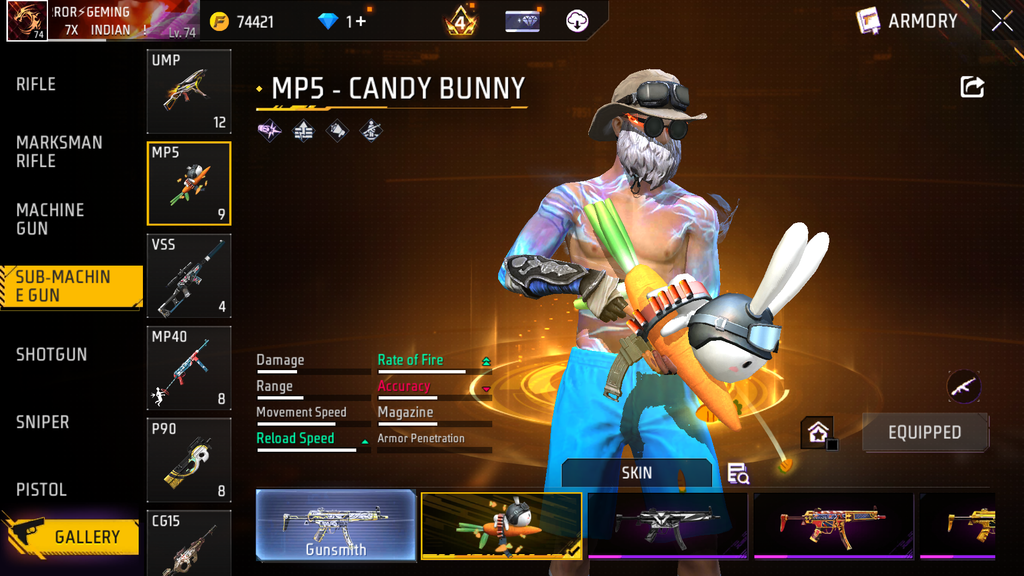The image size is (1024, 576).
Task: Pick the P90 weapon tile
Action: (189, 460)
